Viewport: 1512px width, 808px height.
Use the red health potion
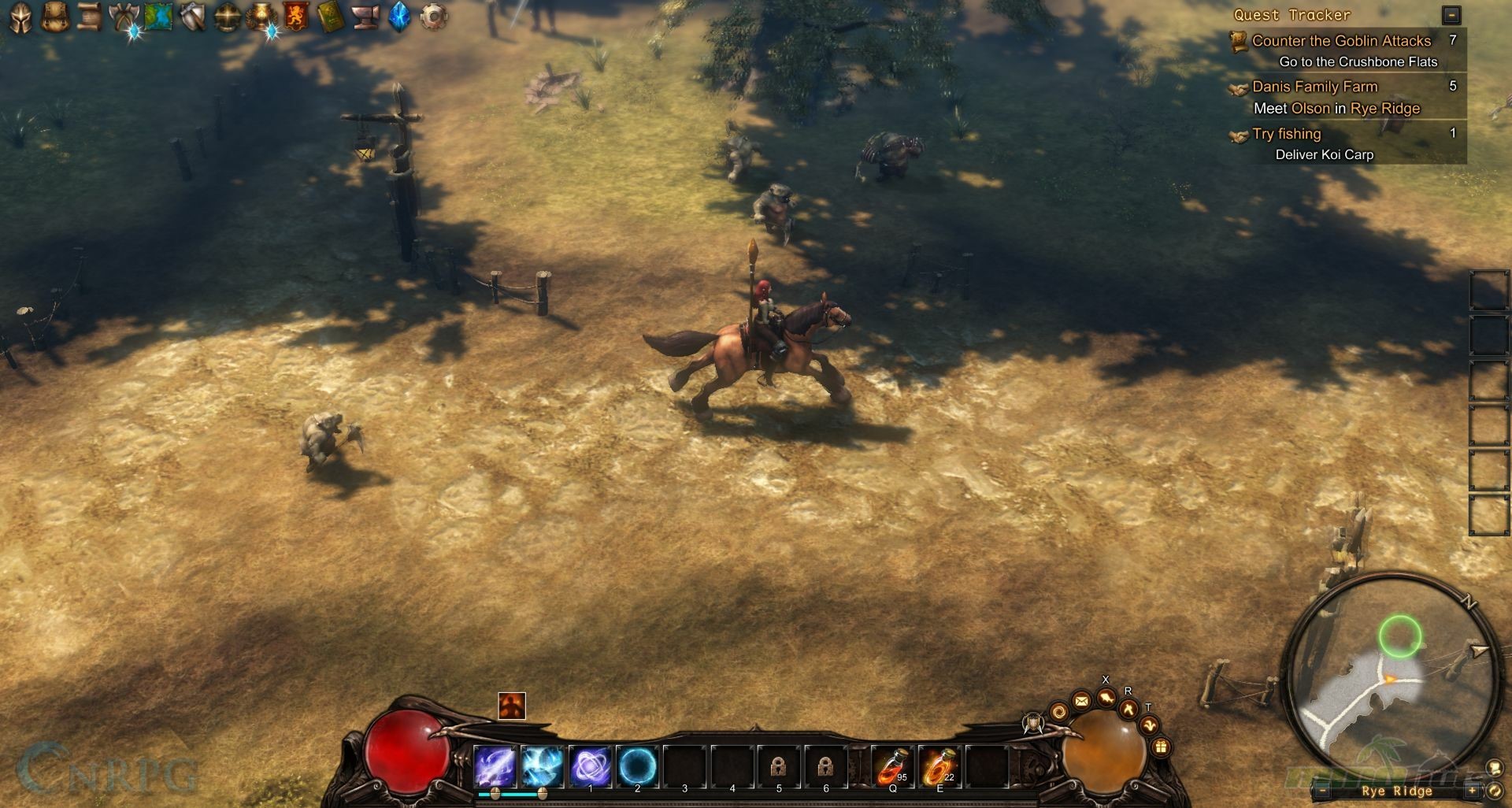[x=892, y=766]
